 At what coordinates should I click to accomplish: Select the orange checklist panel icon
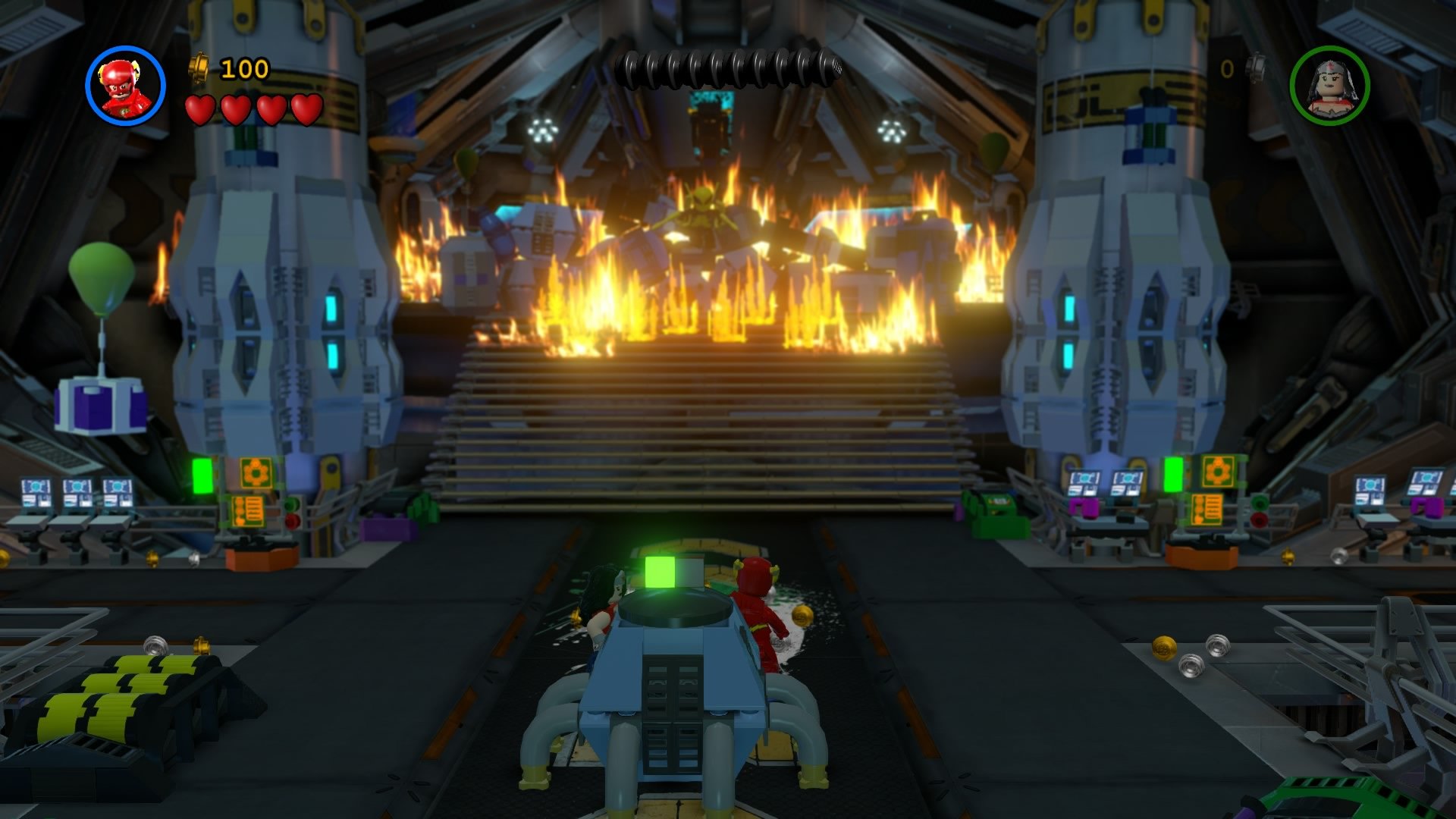pos(248,510)
